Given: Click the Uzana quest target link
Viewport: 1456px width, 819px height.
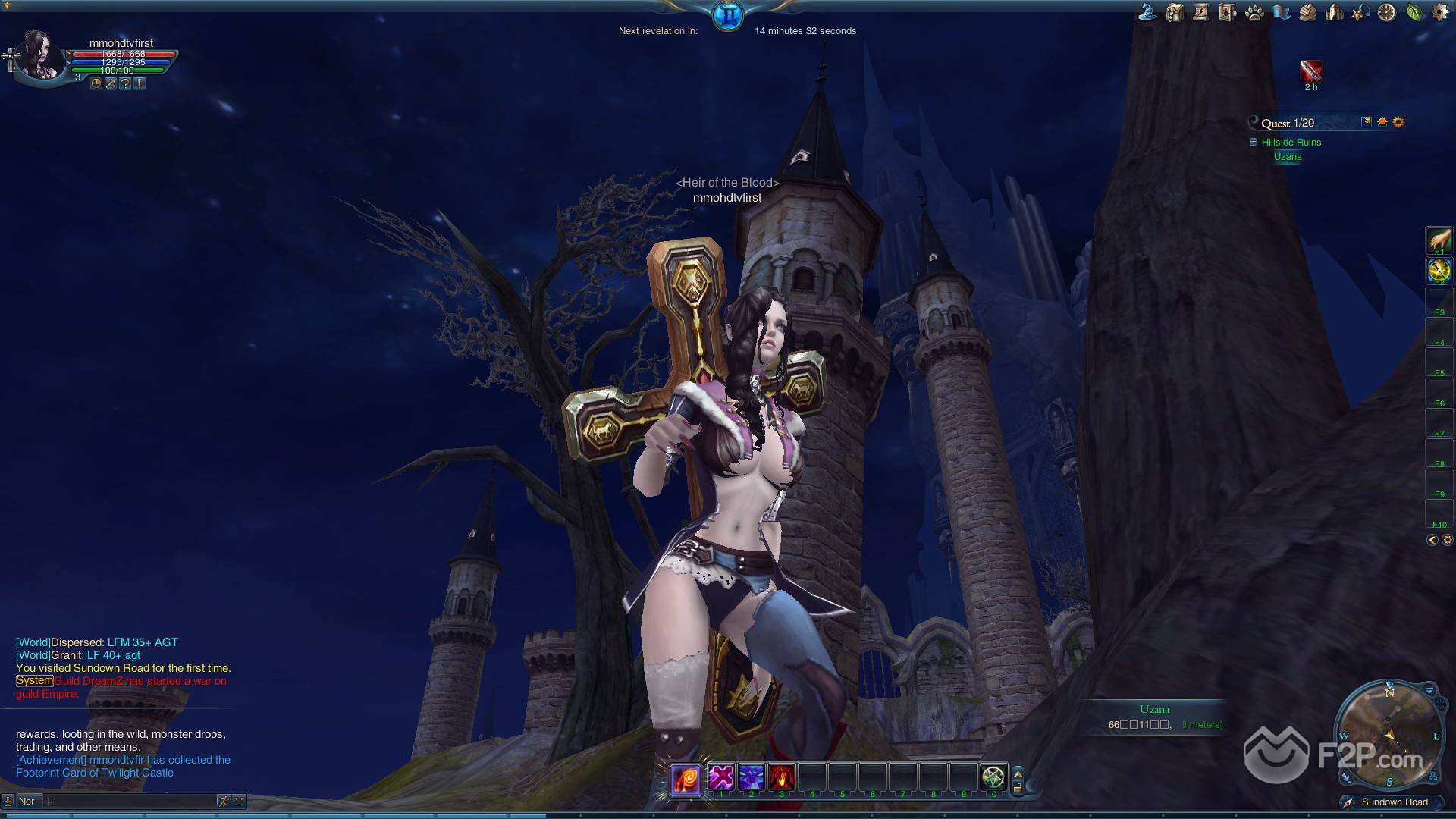Looking at the screenshot, I should pos(1288,157).
